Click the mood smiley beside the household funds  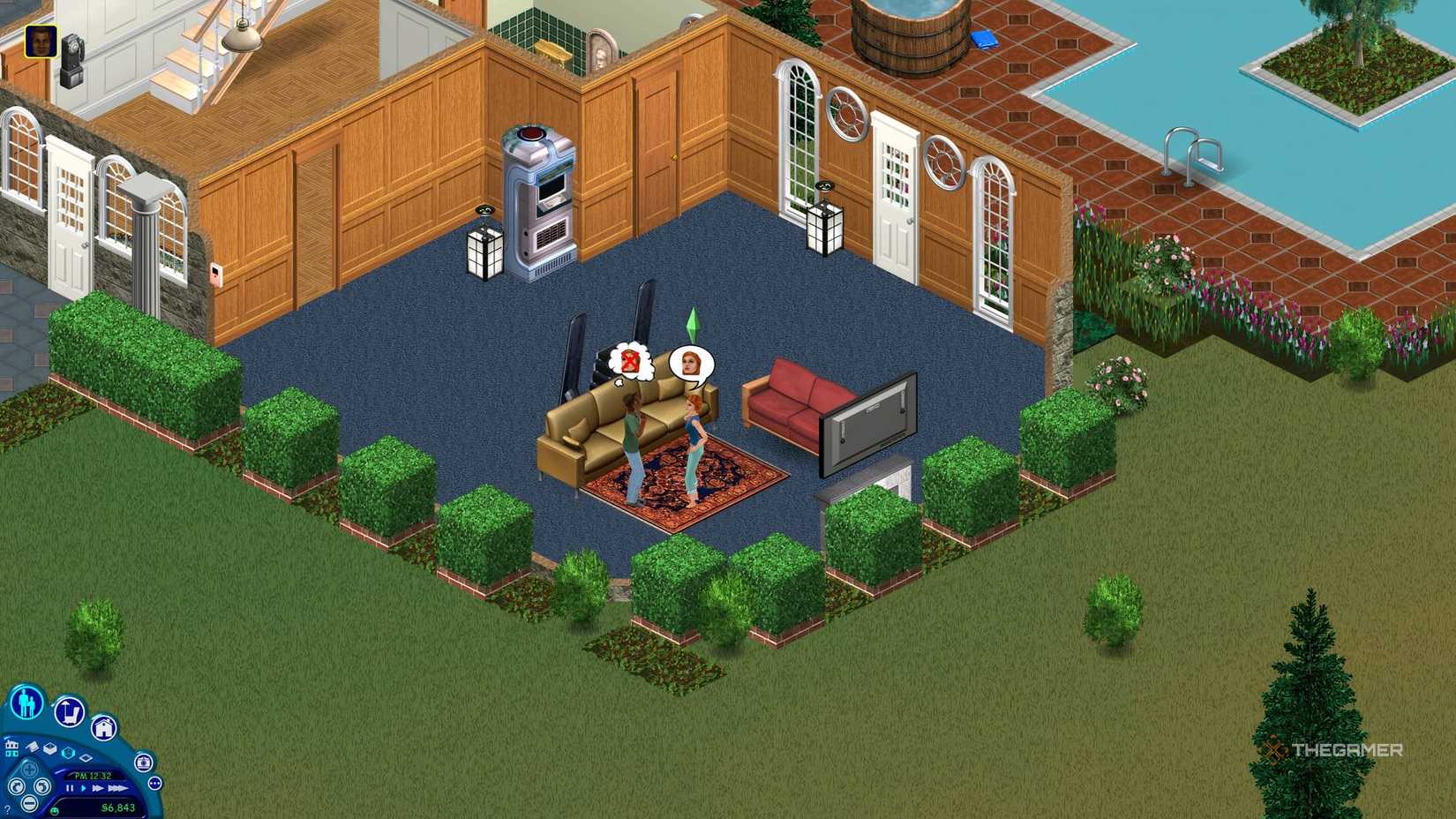pos(55,810)
